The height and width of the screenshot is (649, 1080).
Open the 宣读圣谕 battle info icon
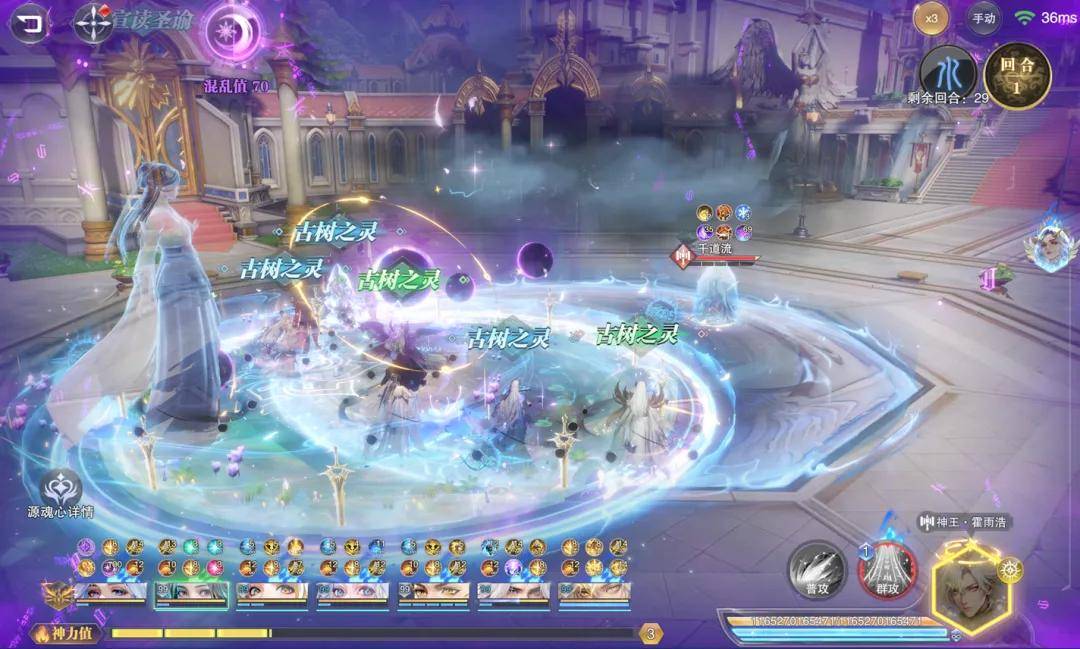point(93,22)
